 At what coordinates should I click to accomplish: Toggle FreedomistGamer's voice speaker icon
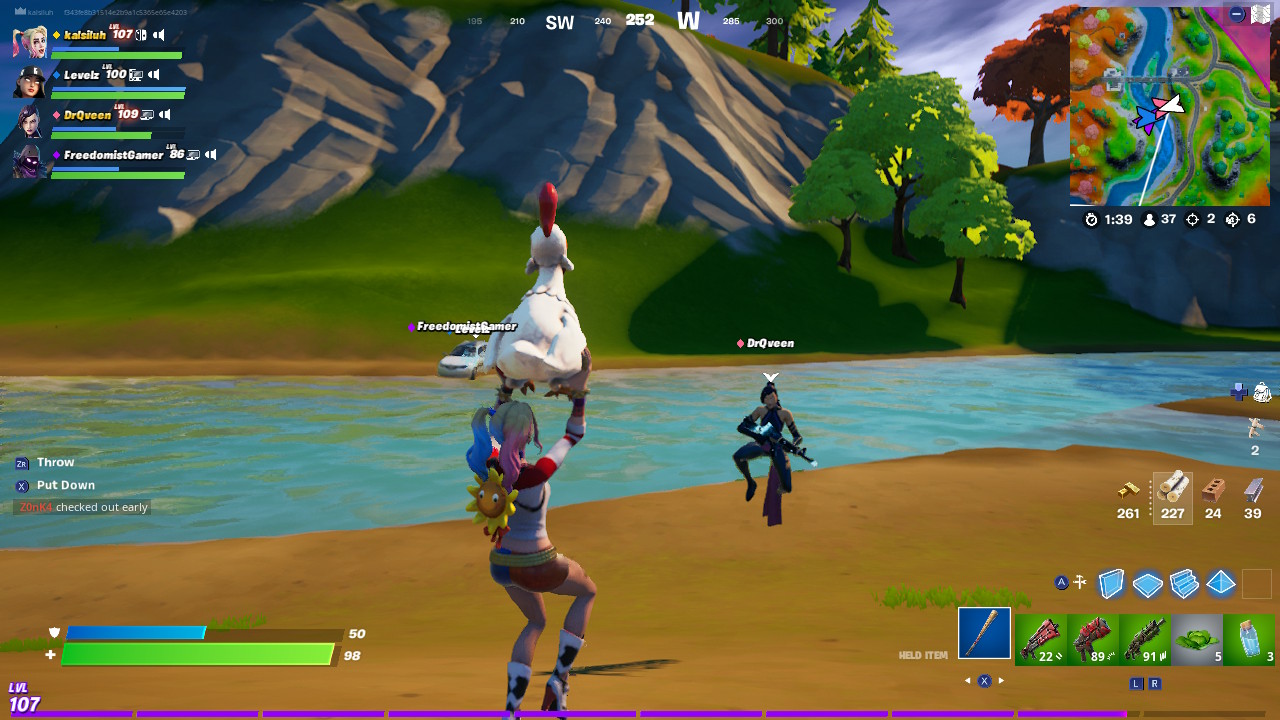[210, 155]
